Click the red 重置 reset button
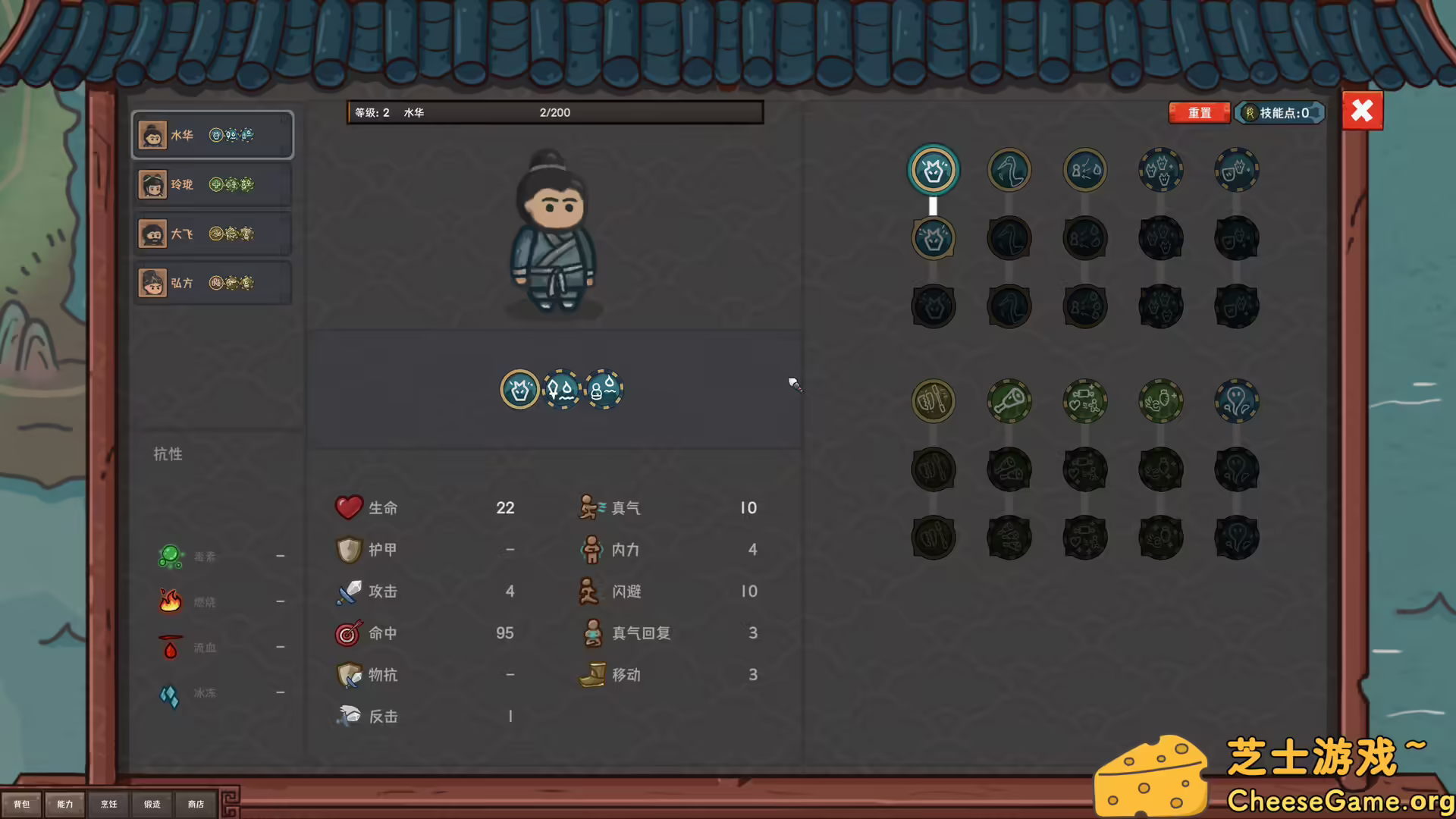The image size is (1456, 819). 1199,113
